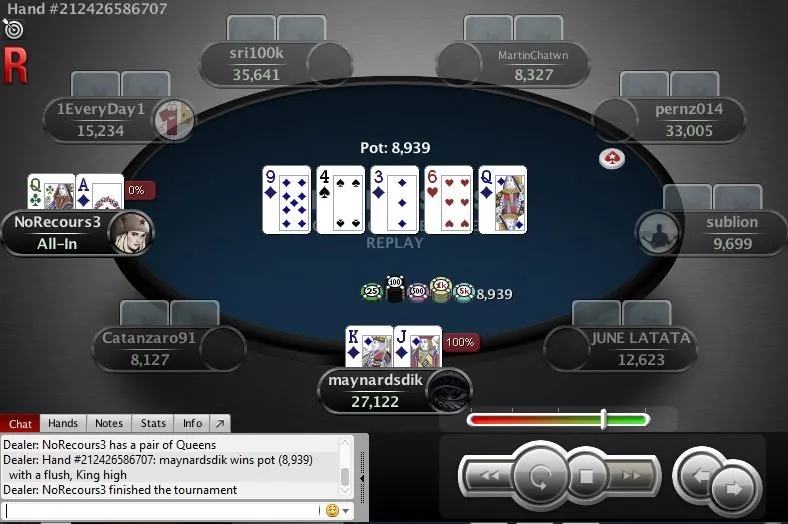This screenshot has width=788, height=524.
Task: Fast-forward the hand replay
Action: pyautogui.click(x=632, y=476)
